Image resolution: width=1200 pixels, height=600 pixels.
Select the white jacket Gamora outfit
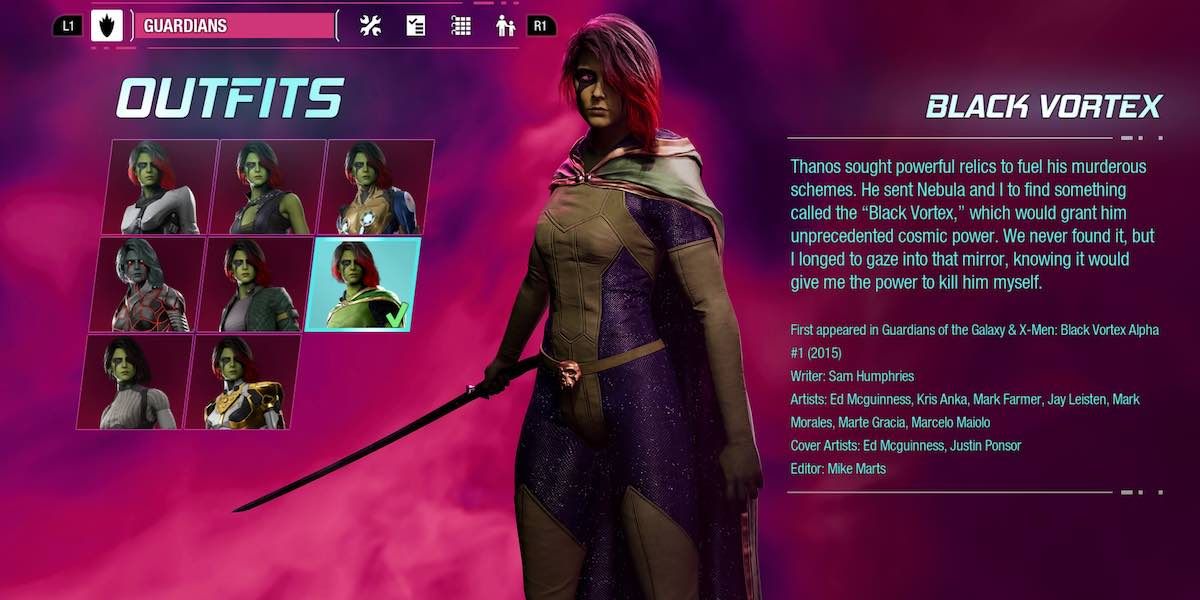(160, 187)
